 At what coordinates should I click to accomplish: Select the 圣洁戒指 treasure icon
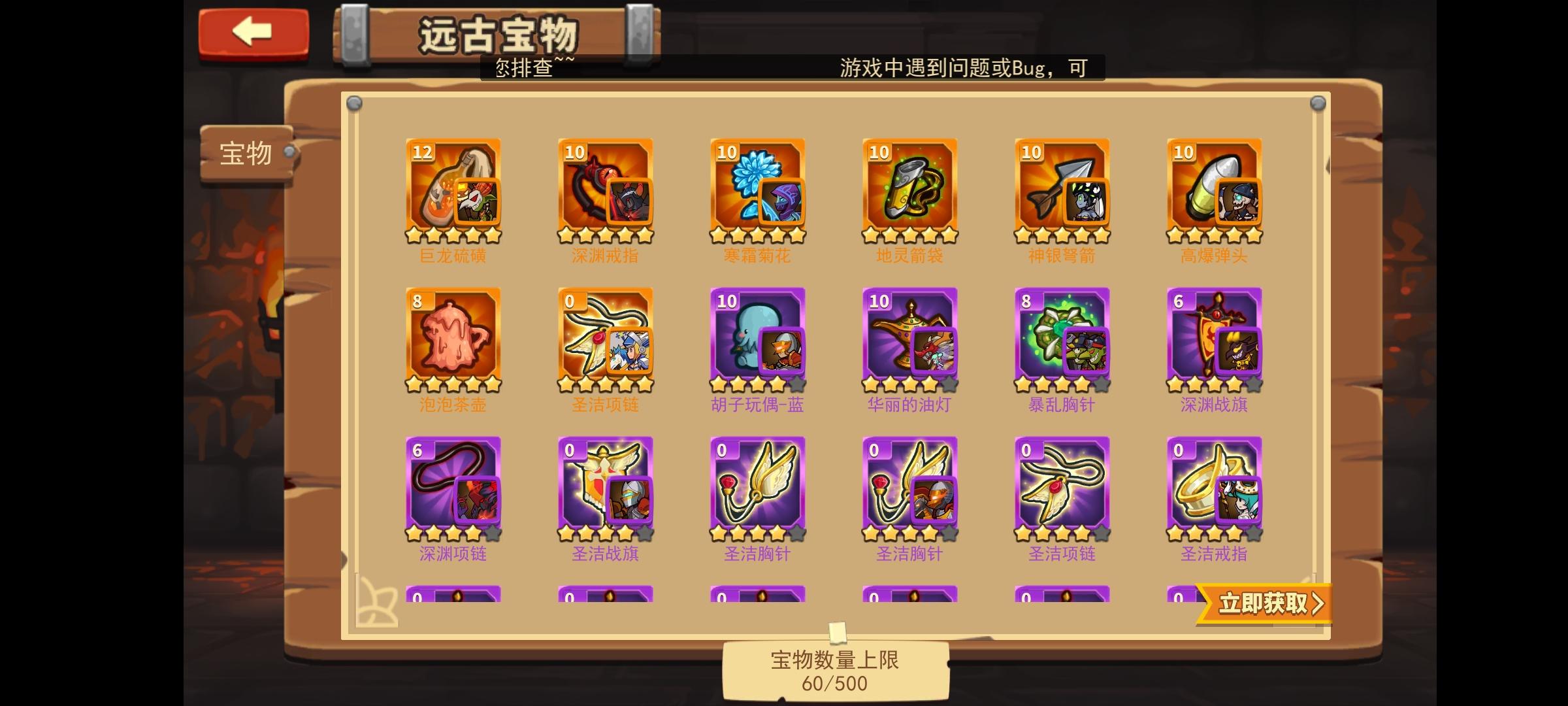click(1214, 487)
